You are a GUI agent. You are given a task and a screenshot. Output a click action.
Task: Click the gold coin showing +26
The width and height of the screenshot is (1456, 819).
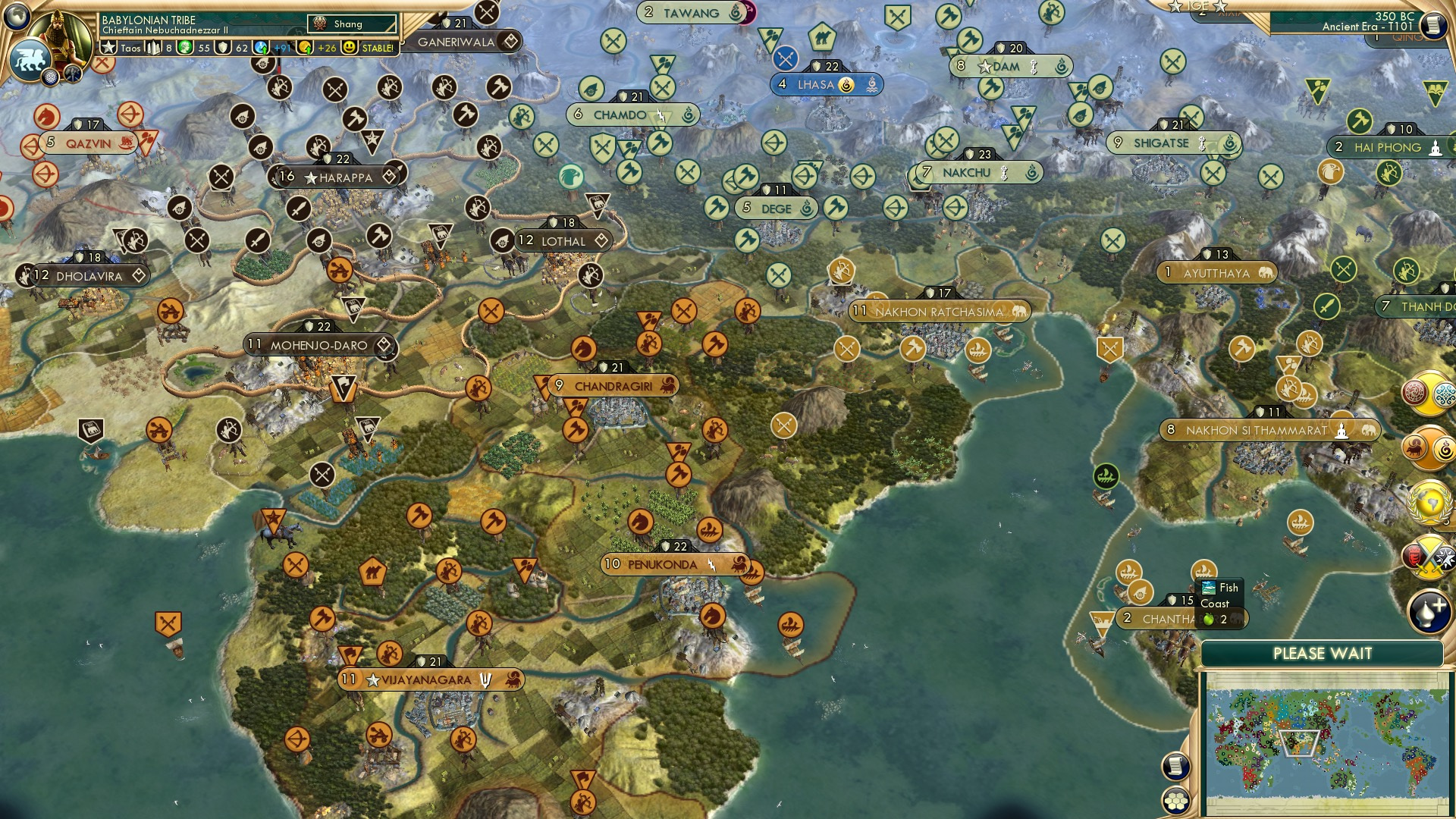tap(304, 48)
